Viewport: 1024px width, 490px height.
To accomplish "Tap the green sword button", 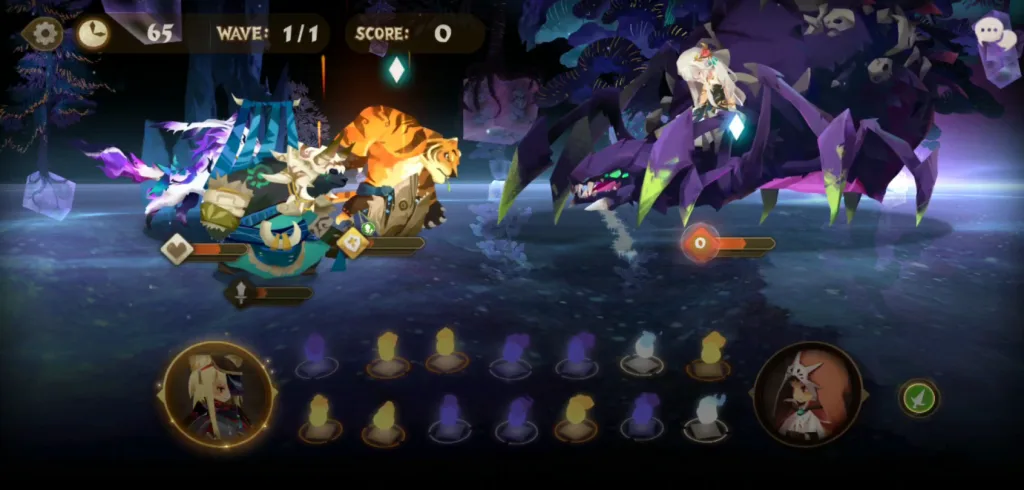I will (x=917, y=397).
